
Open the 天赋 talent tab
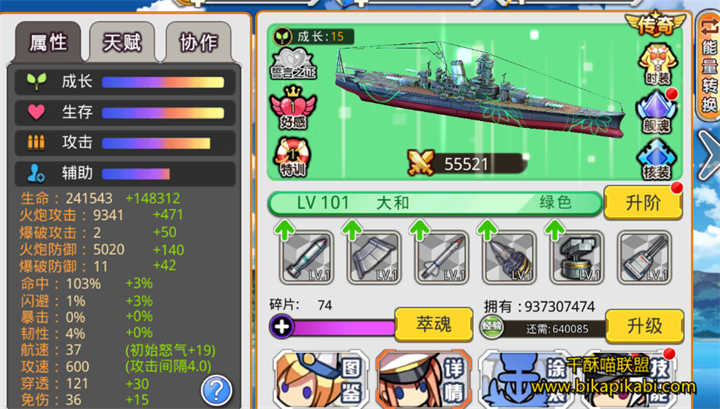point(121,42)
